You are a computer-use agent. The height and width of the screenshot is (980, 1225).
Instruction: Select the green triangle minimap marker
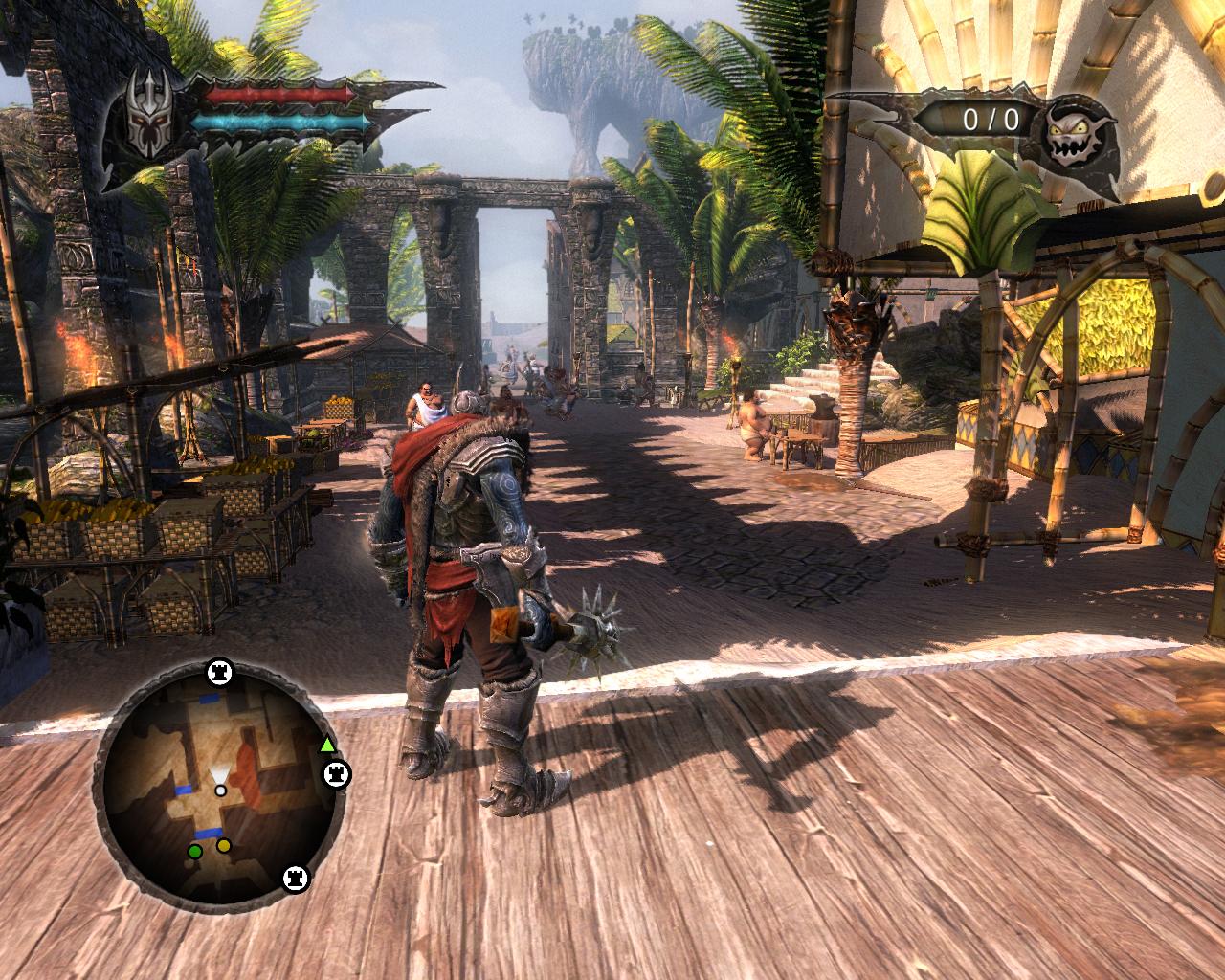pos(327,744)
